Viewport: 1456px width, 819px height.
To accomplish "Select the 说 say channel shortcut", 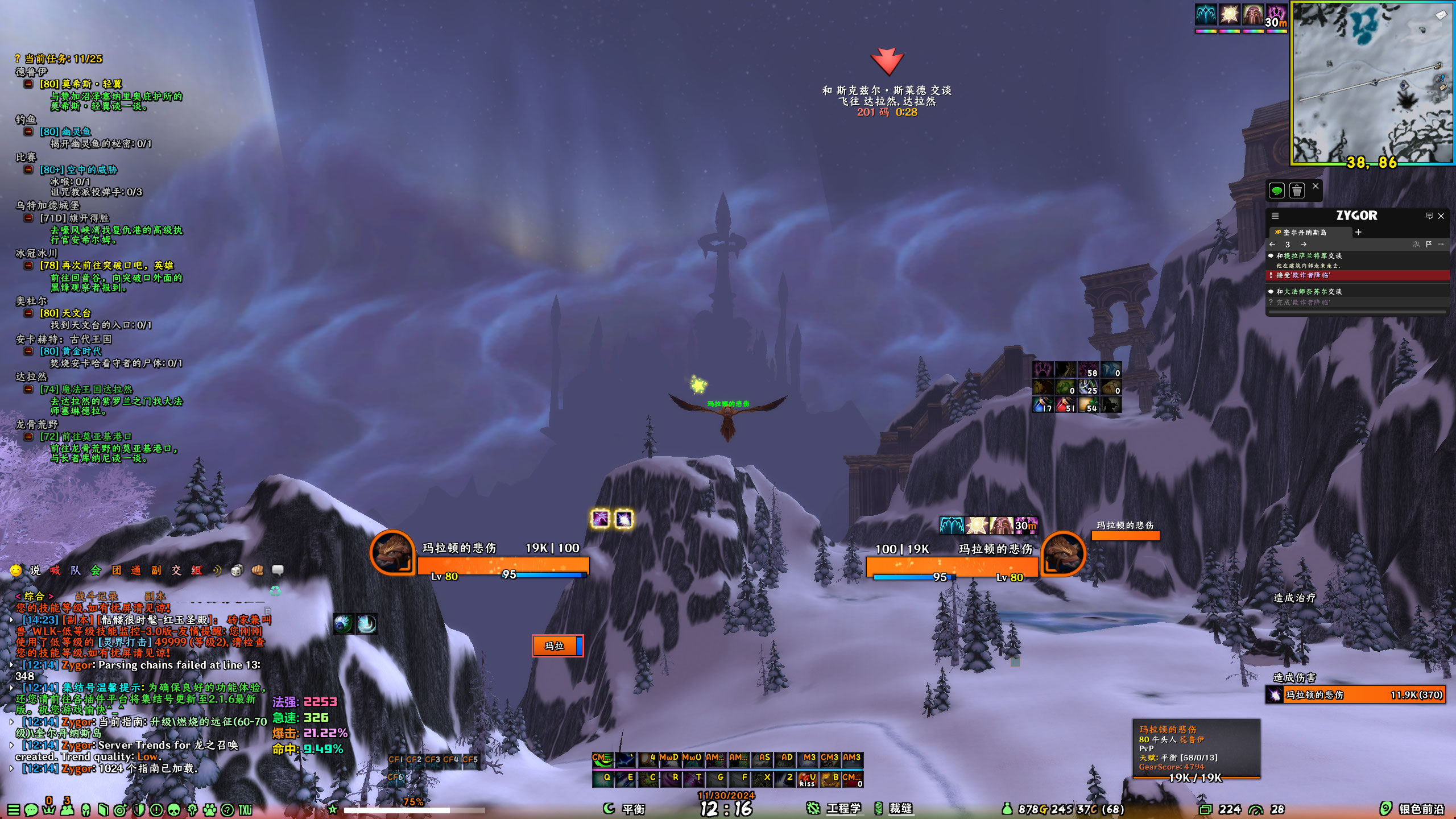I will click(35, 570).
